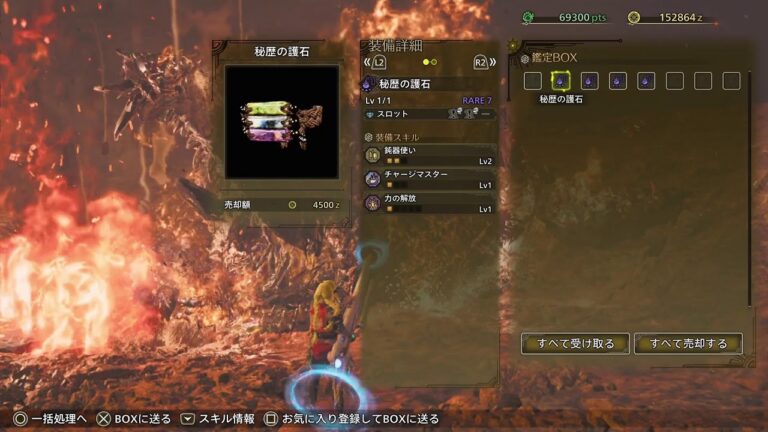This screenshot has width=768, height=432.
Task: Select the 力の解放 skill row
Action: coord(430,203)
